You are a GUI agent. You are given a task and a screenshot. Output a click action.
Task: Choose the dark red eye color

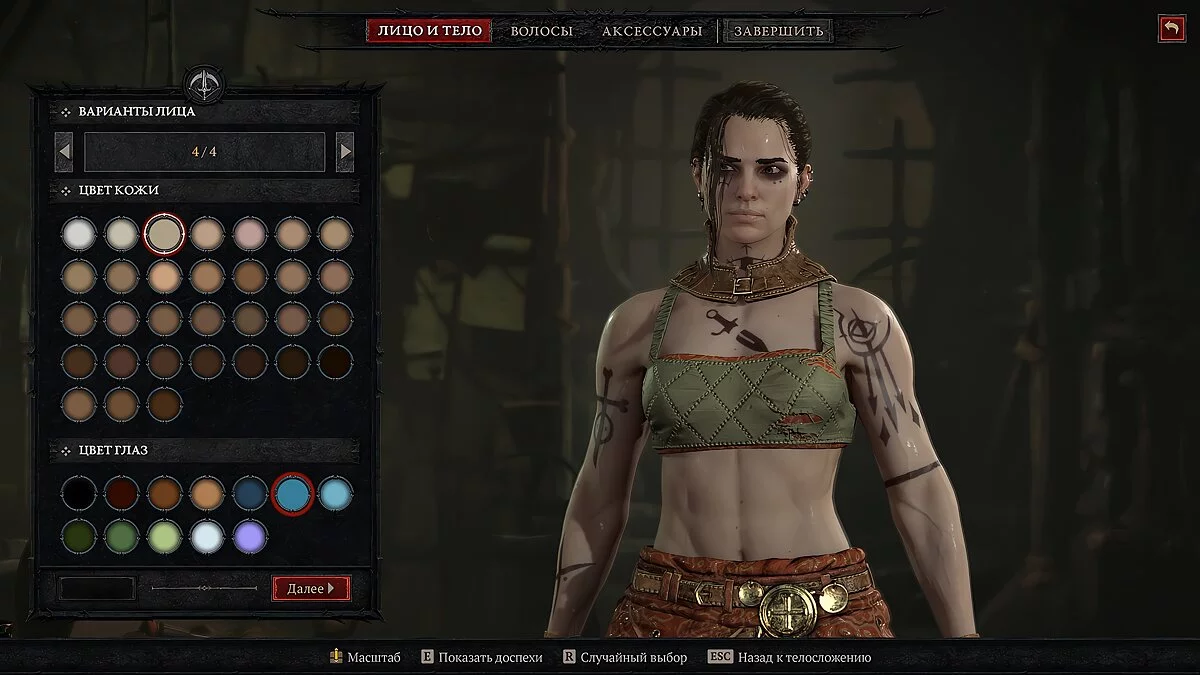click(x=122, y=493)
